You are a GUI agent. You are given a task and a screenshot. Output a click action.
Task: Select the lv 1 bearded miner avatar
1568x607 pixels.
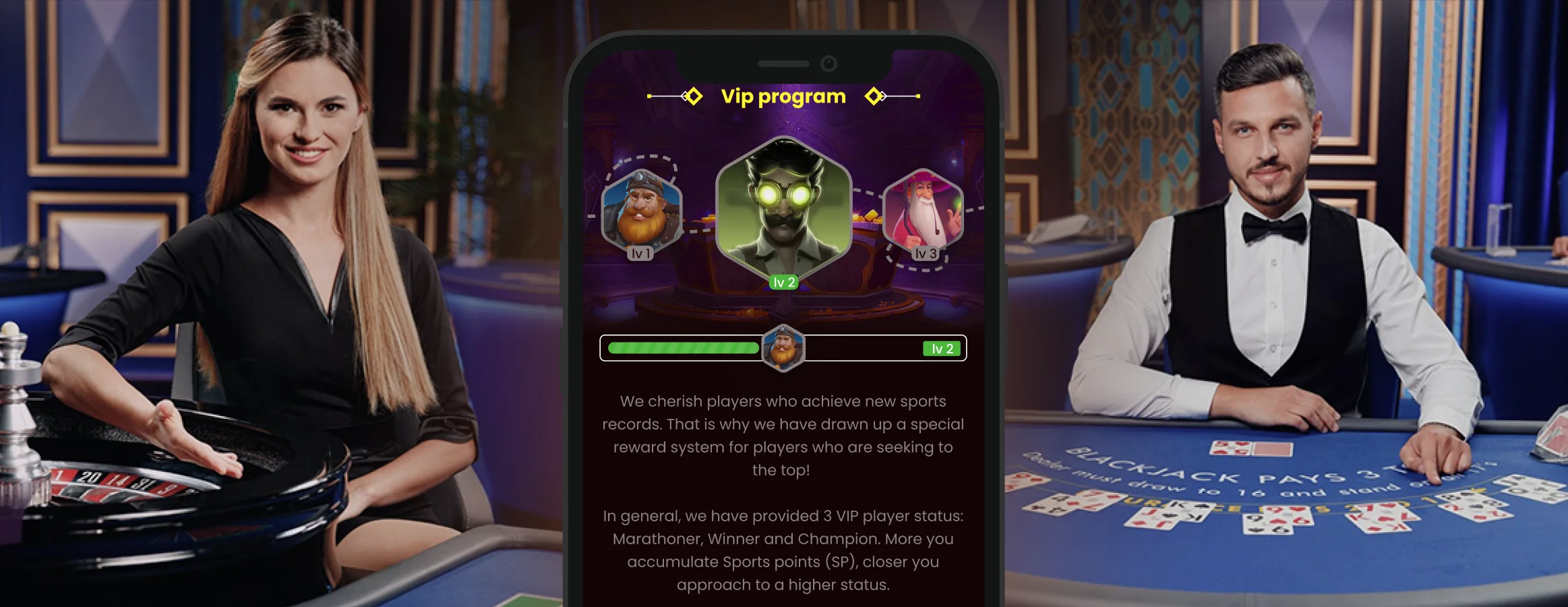coord(641,210)
